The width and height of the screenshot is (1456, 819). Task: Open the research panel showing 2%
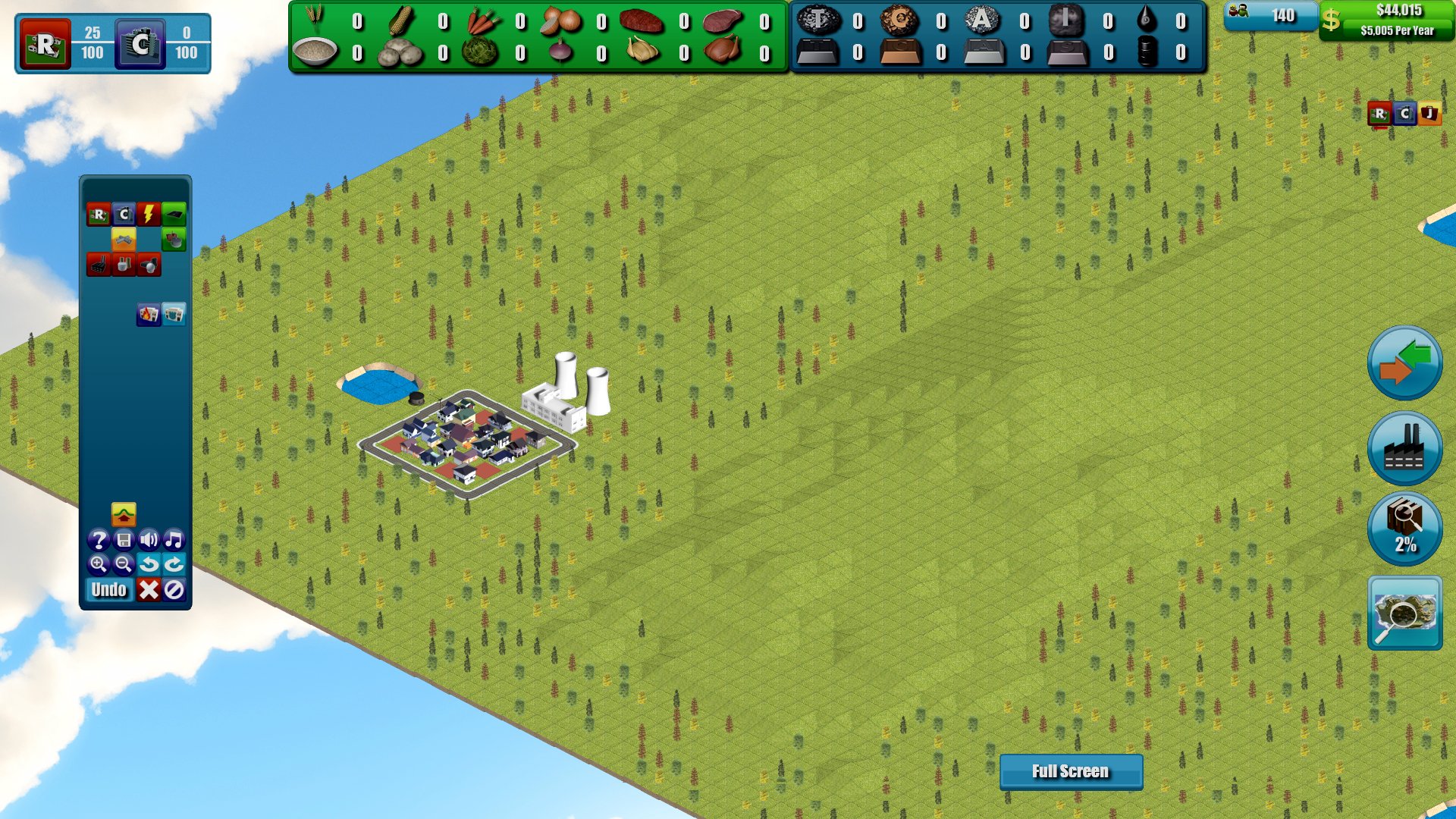(x=1404, y=529)
